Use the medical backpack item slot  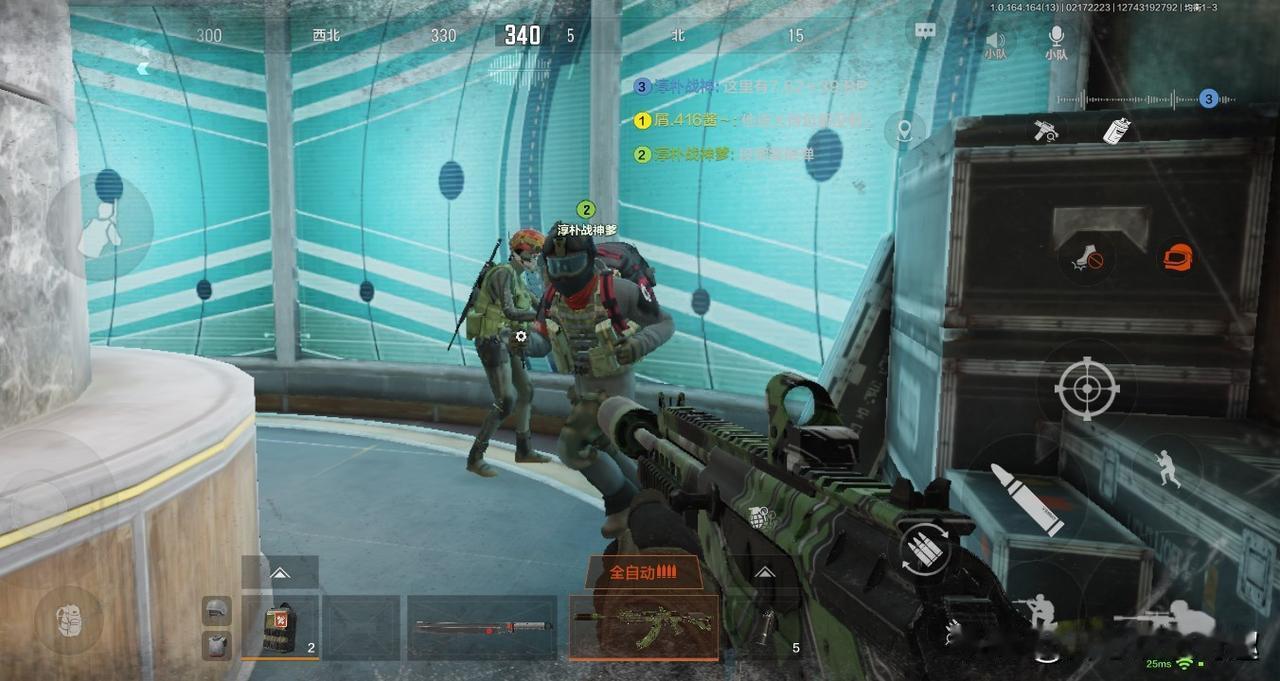click(280, 627)
